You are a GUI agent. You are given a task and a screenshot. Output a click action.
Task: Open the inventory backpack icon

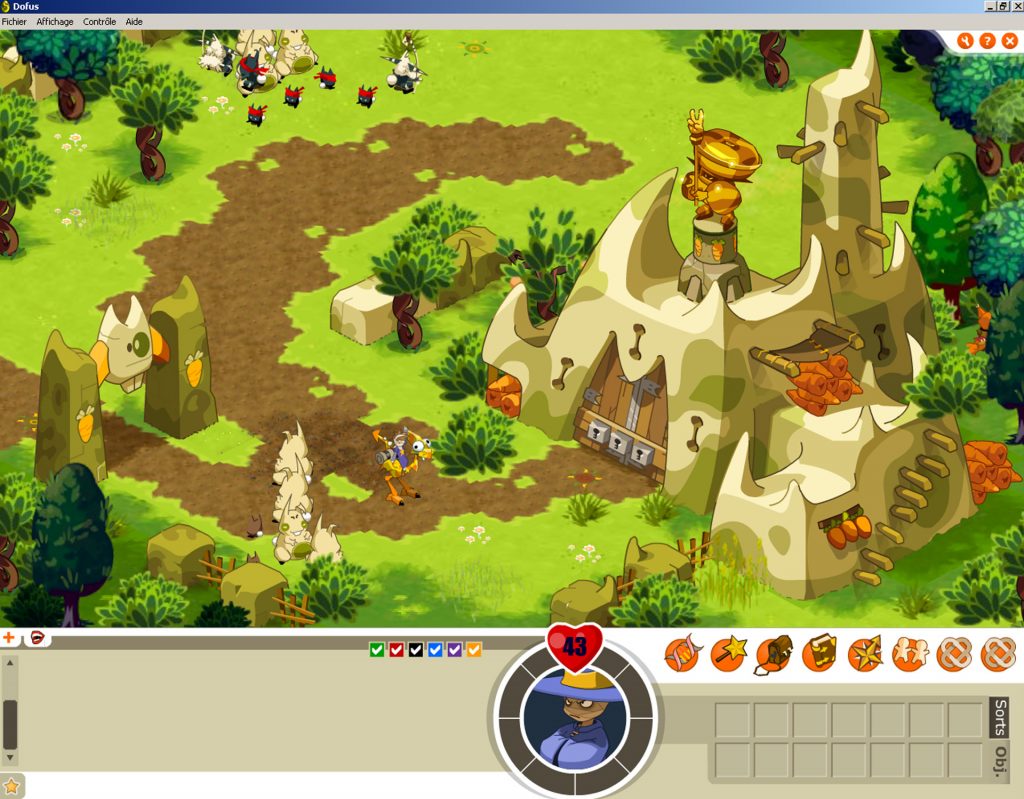pyautogui.click(x=774, y=655)
